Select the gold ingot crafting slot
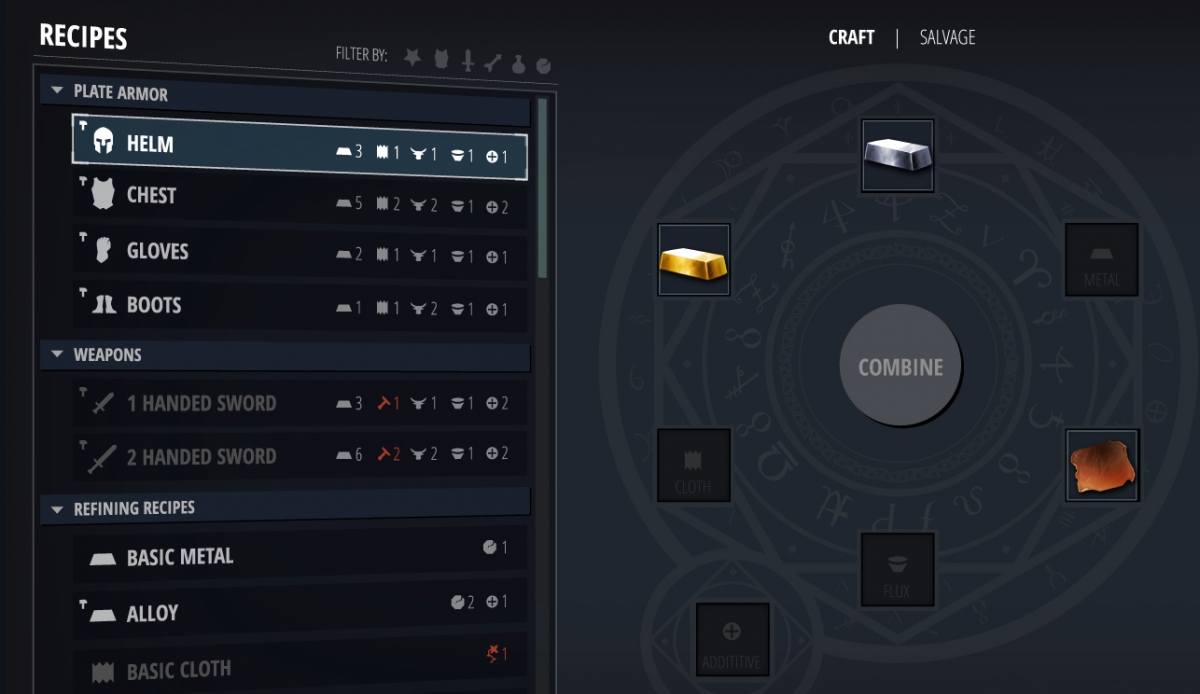This screenshot has width=1200, height=694. (x=694, y=260)
